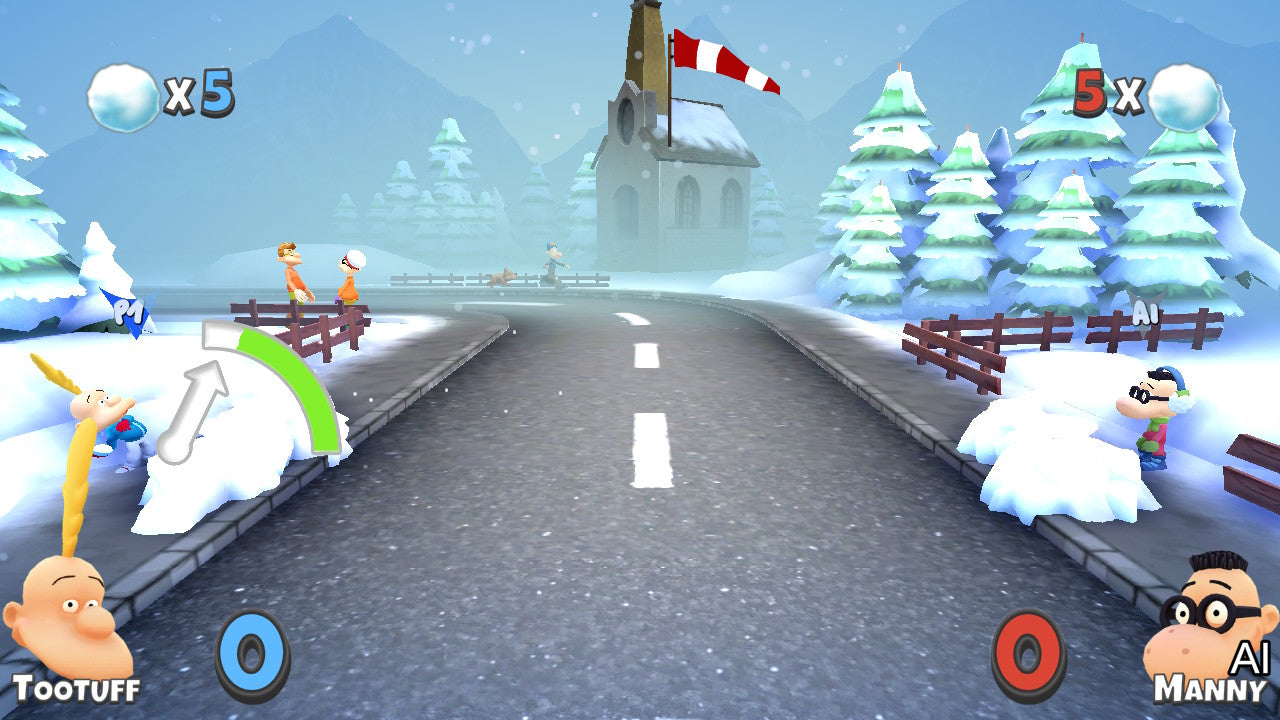Toggle Tootuff's blue score counter
The image size is (1280, 720).
tap(250, 650)
